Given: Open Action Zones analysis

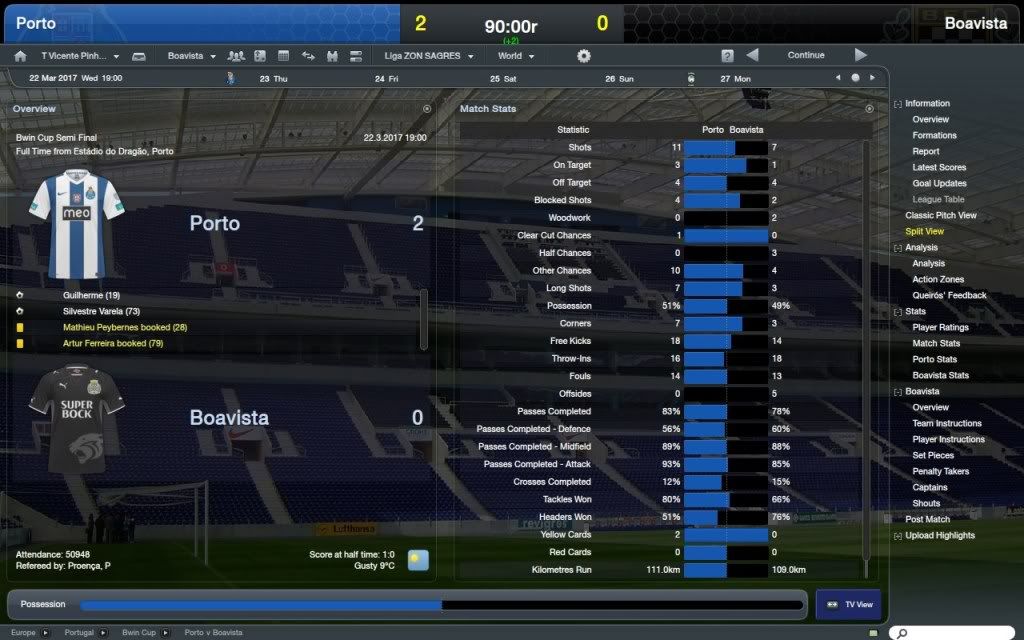Looking at the screenshot, I should [x=938, y=279].
